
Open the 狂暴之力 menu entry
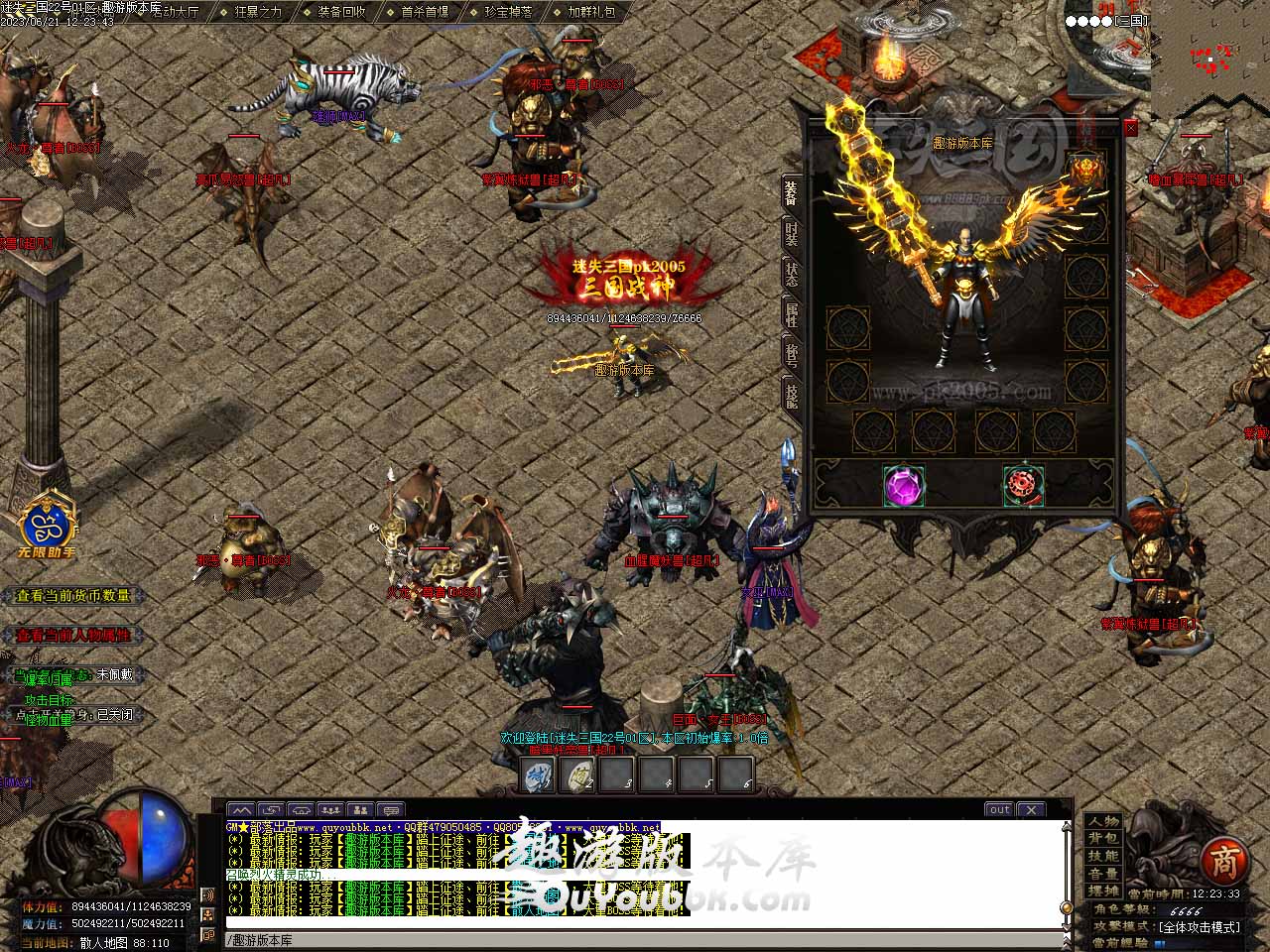point(258,12)
